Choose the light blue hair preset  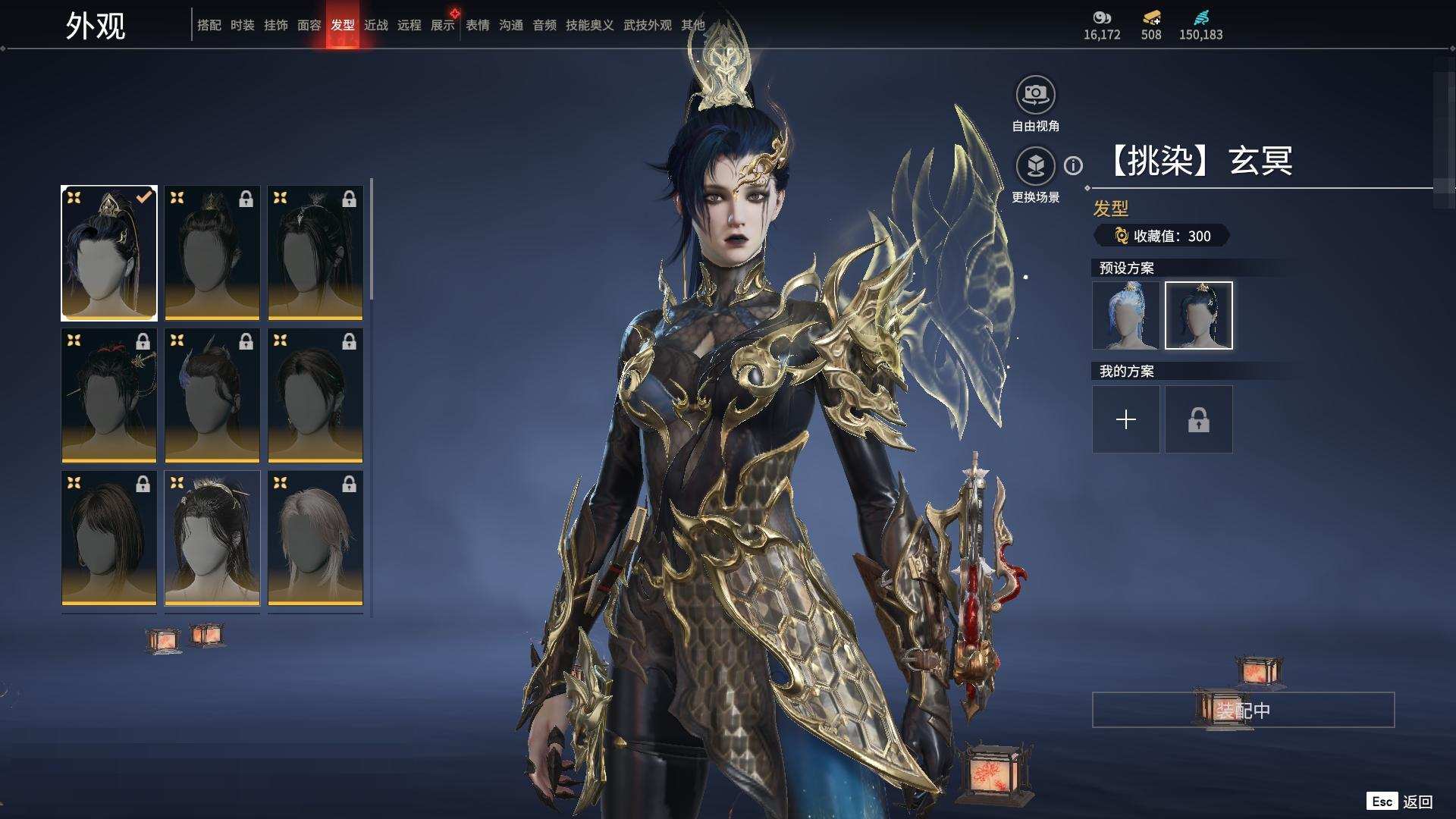click(1125, 315)
